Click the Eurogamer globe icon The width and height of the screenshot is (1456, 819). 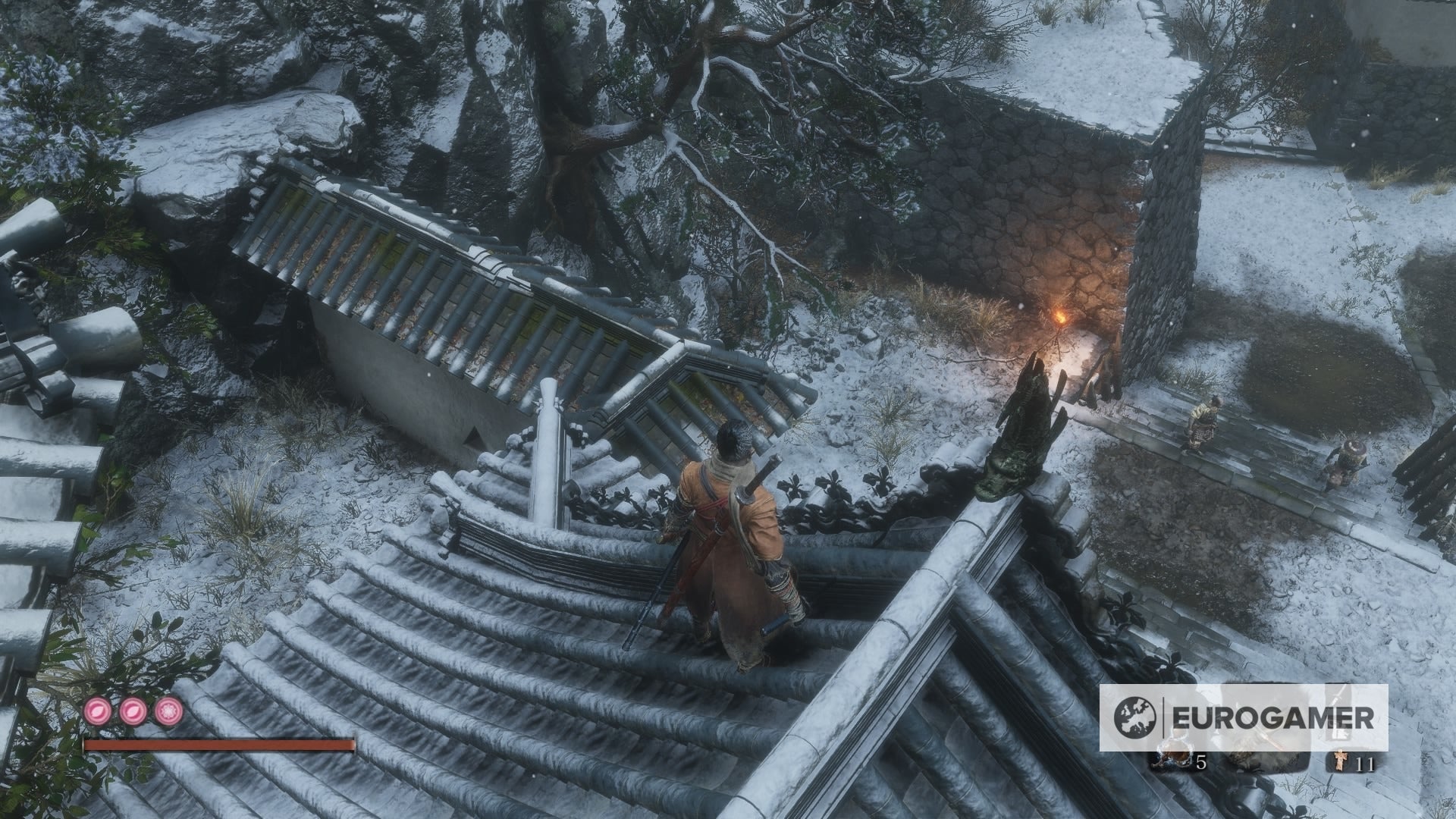point(1134,717)
